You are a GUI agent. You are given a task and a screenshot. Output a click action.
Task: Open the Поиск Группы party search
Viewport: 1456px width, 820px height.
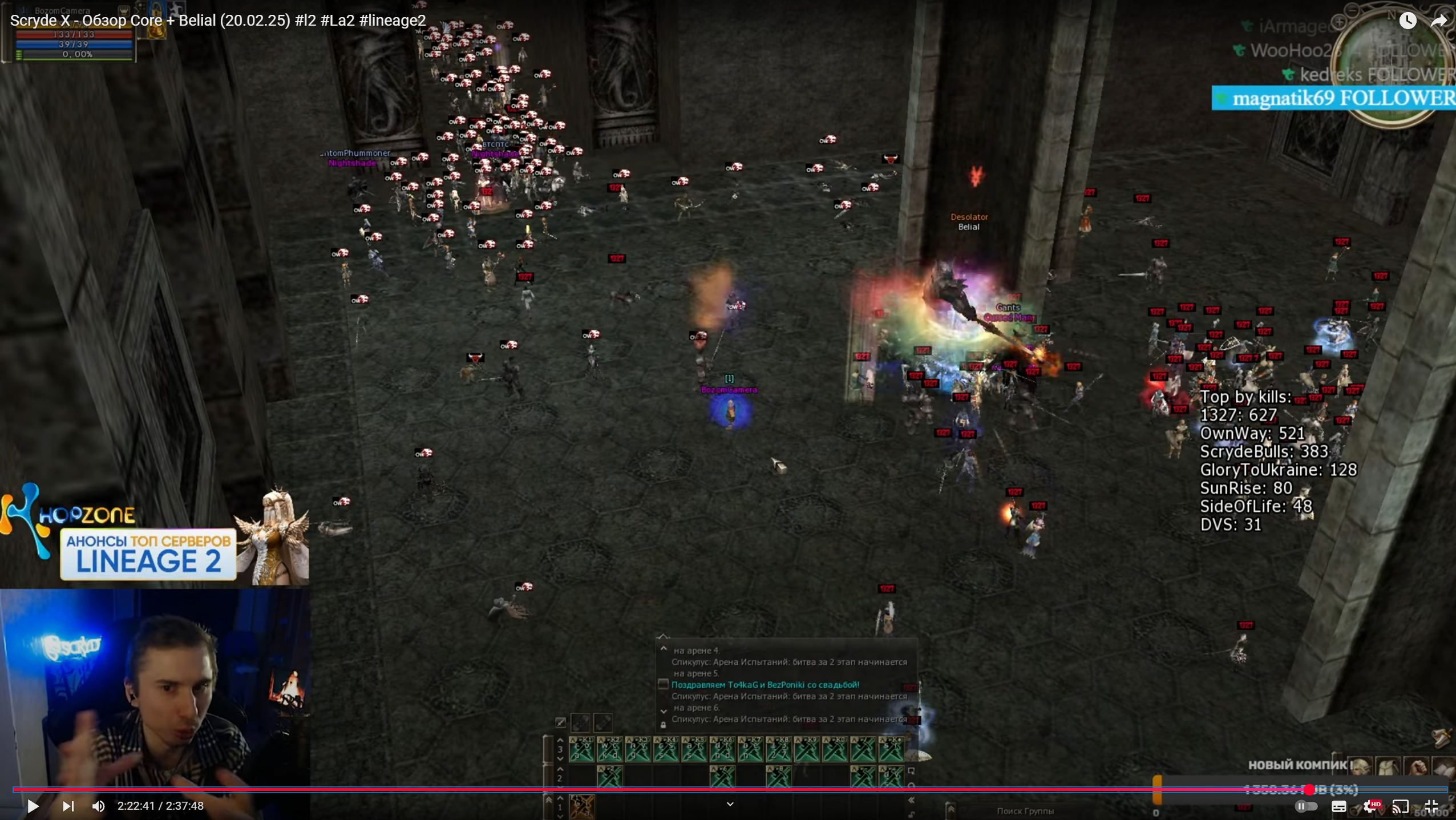tap(1025, 811)
